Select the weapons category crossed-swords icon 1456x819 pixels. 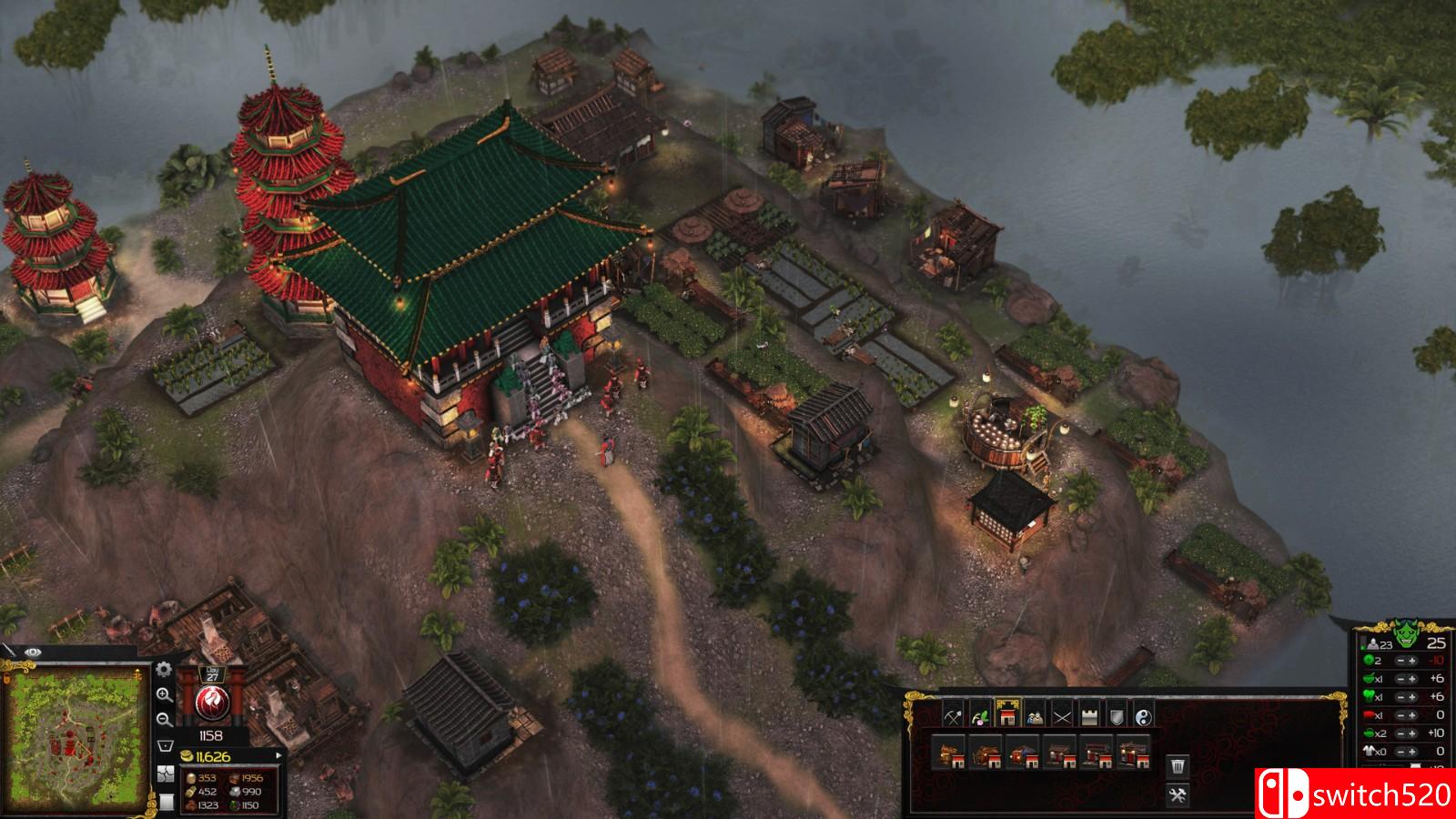coord(1062,713)
